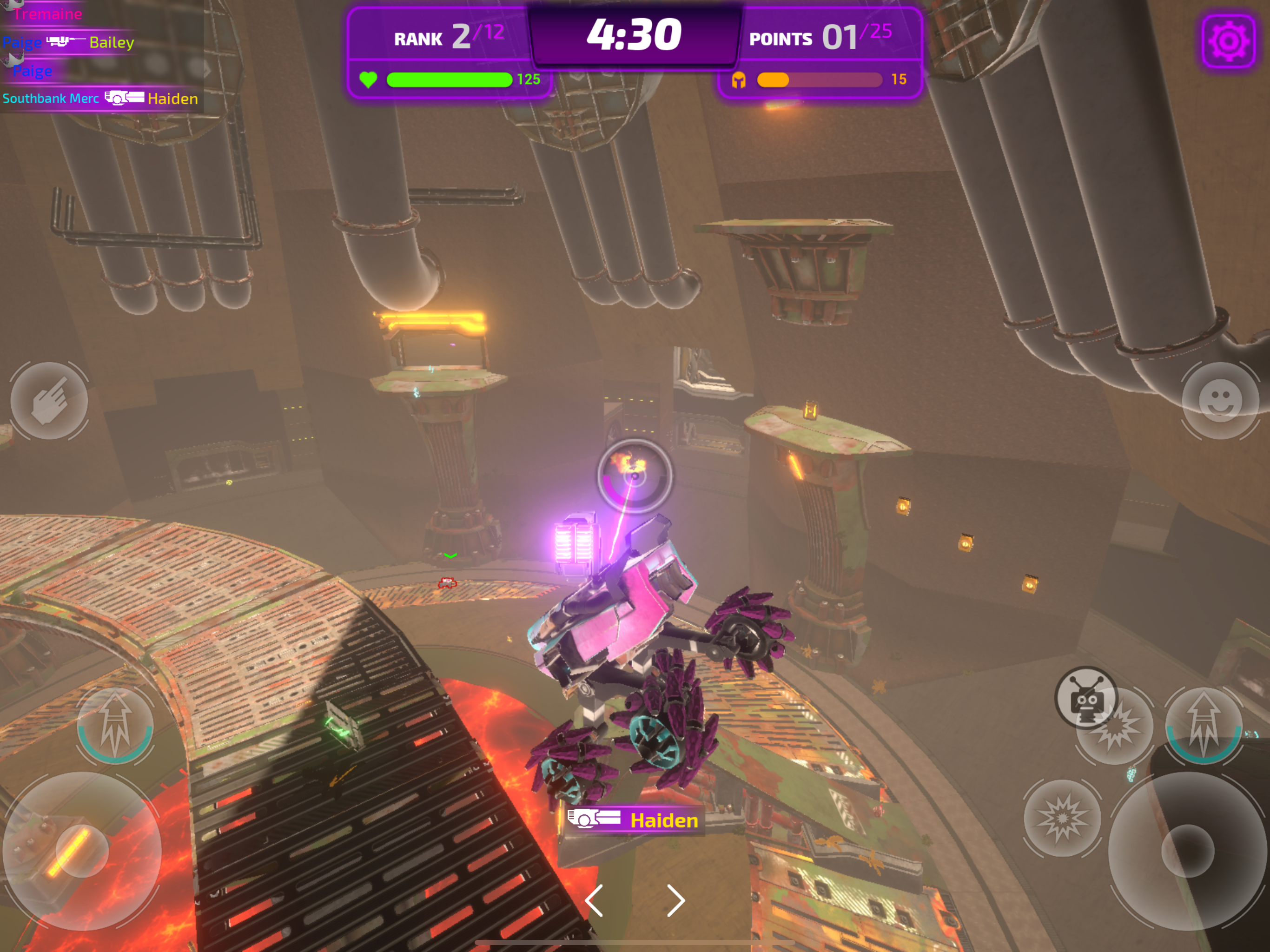The height and width of the screenshot is (952, 1270).
Task: Tap the movement joystick with the orange bar
Action: pos(81,851)
